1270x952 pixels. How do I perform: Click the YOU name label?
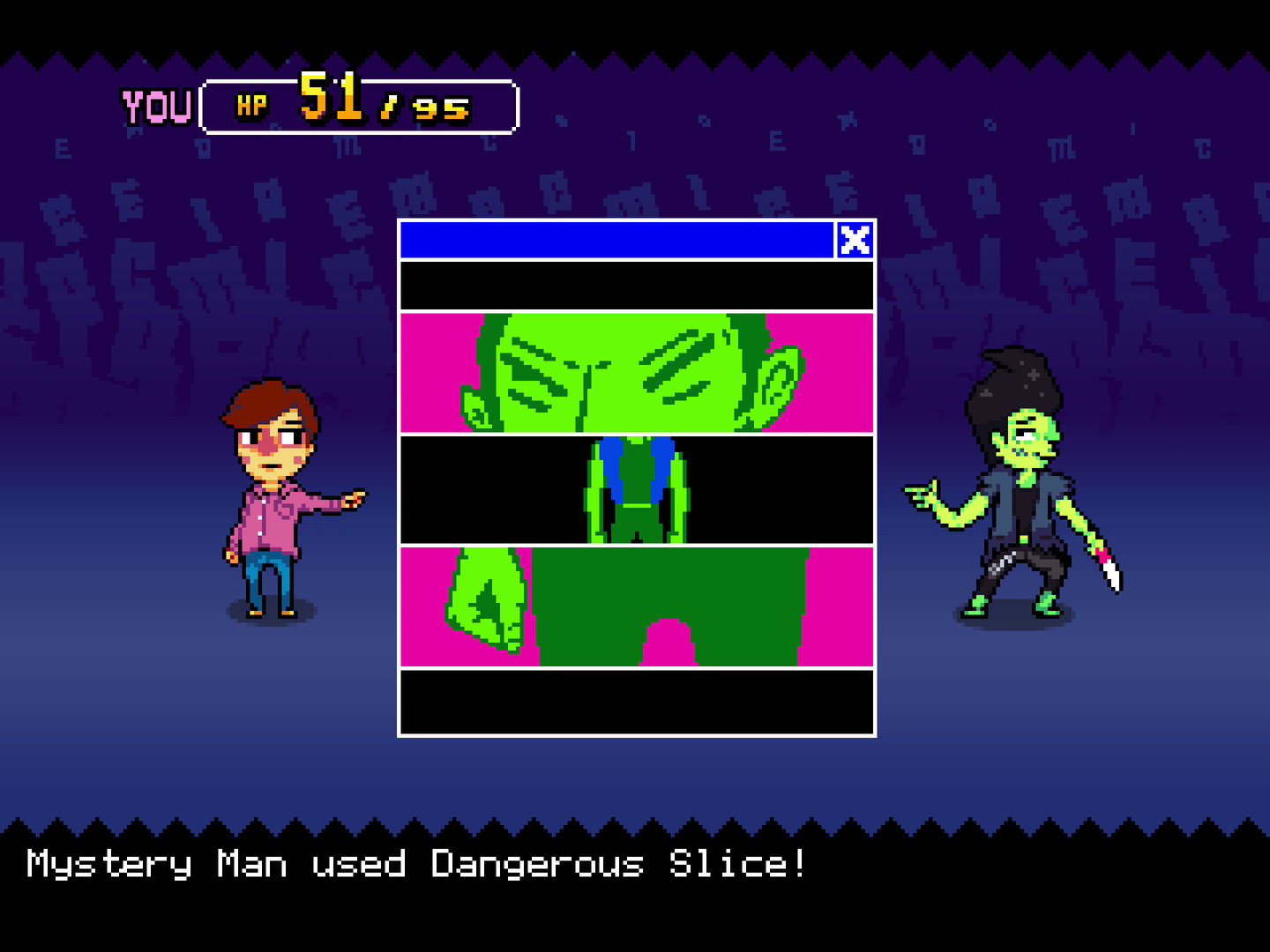click(x=154, y=104)
